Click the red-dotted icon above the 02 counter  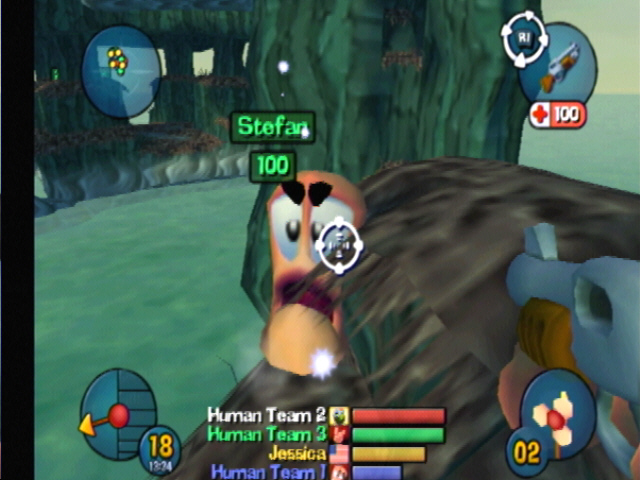point(558,408)
